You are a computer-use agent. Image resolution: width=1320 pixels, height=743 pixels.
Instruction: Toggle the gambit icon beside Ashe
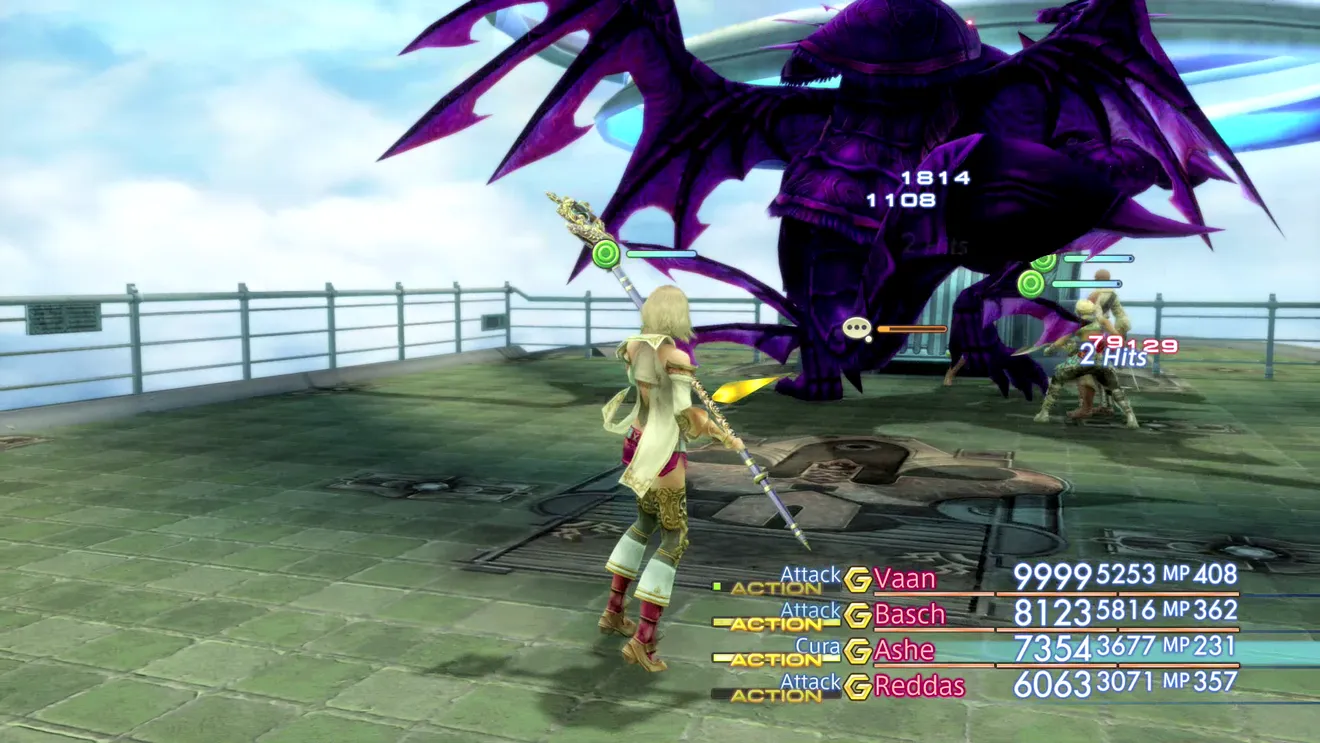857,651
